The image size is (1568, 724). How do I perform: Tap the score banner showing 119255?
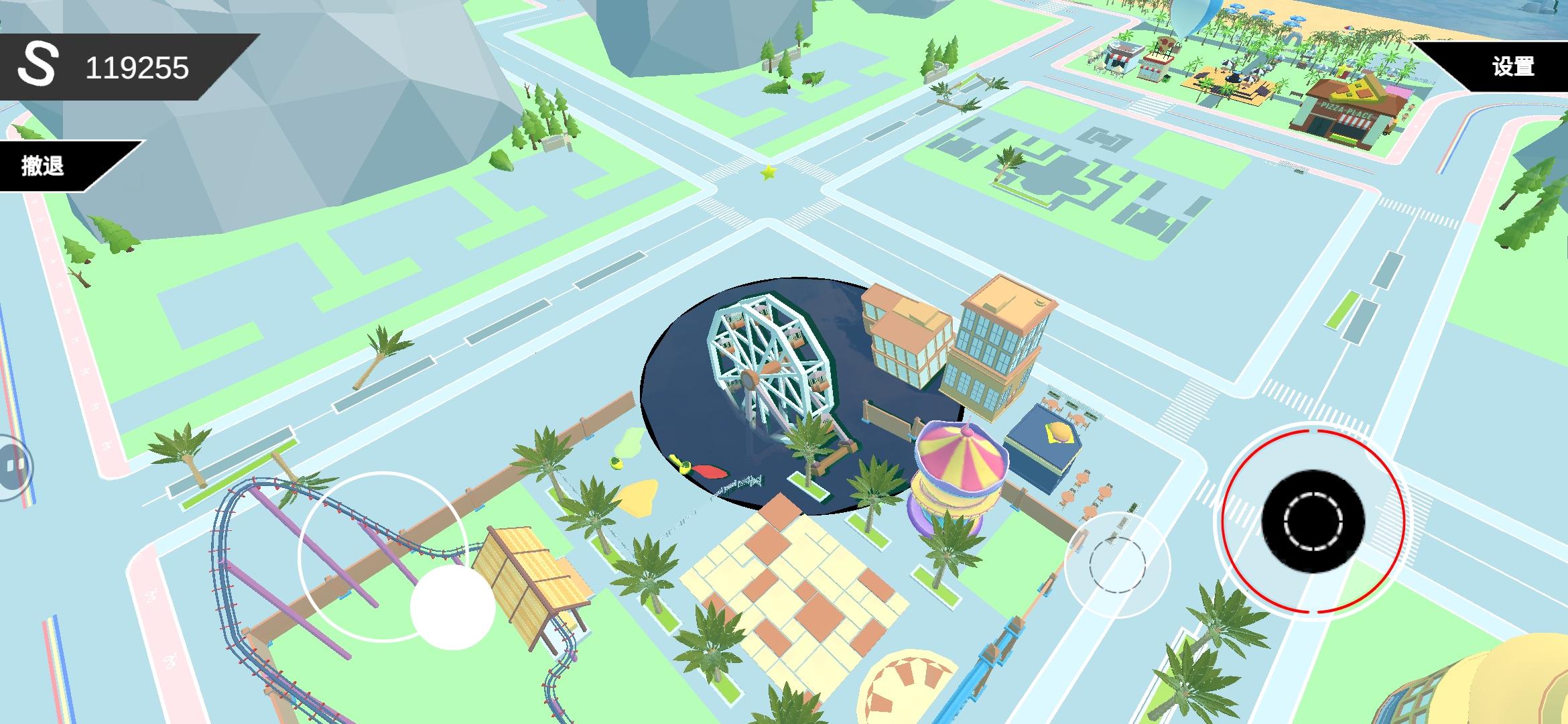tap(137, 64)
